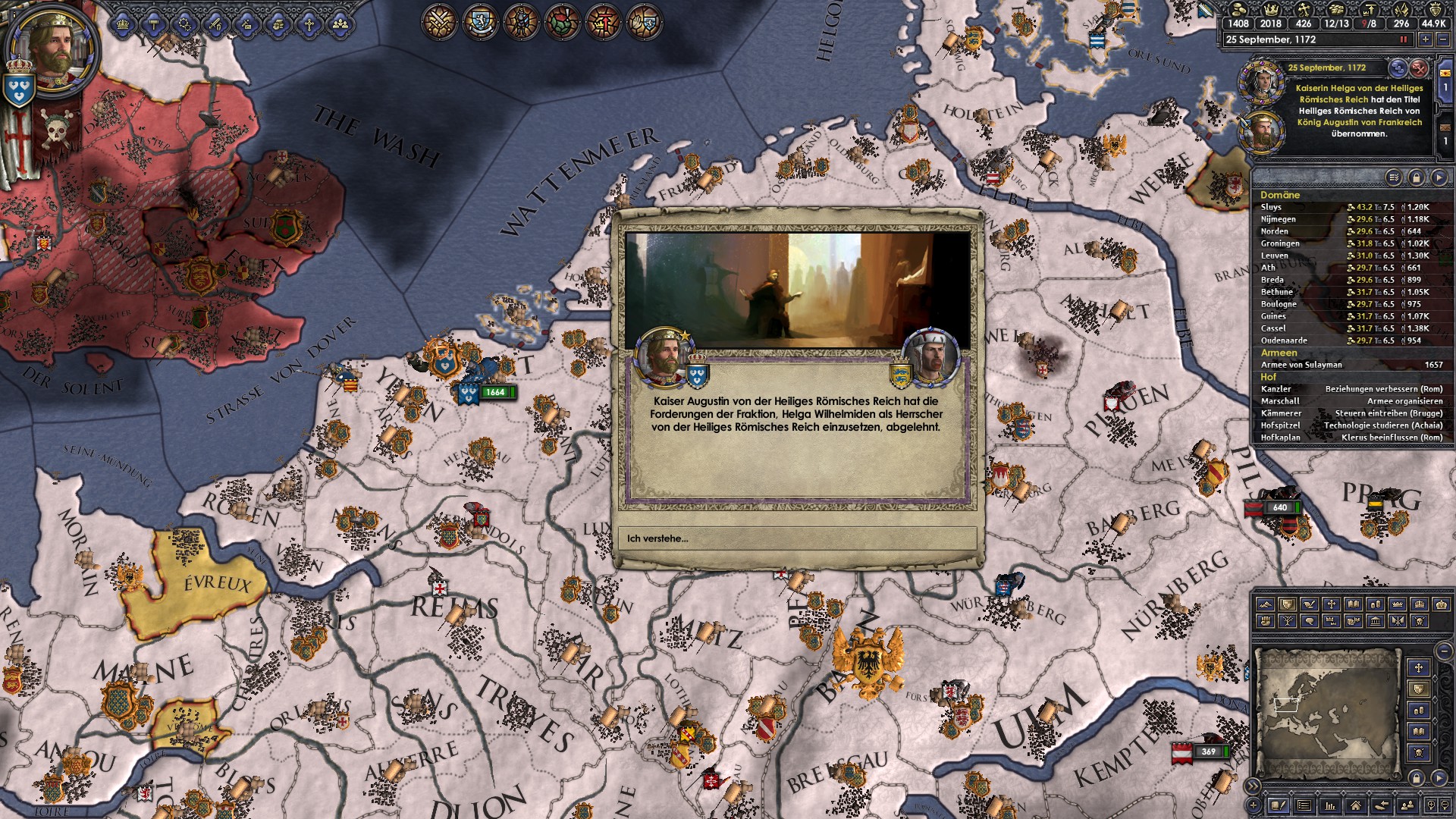The image size is (1456, 819).
Task: Dismiss the message with the red envelope button
Action: (1419, 68)
